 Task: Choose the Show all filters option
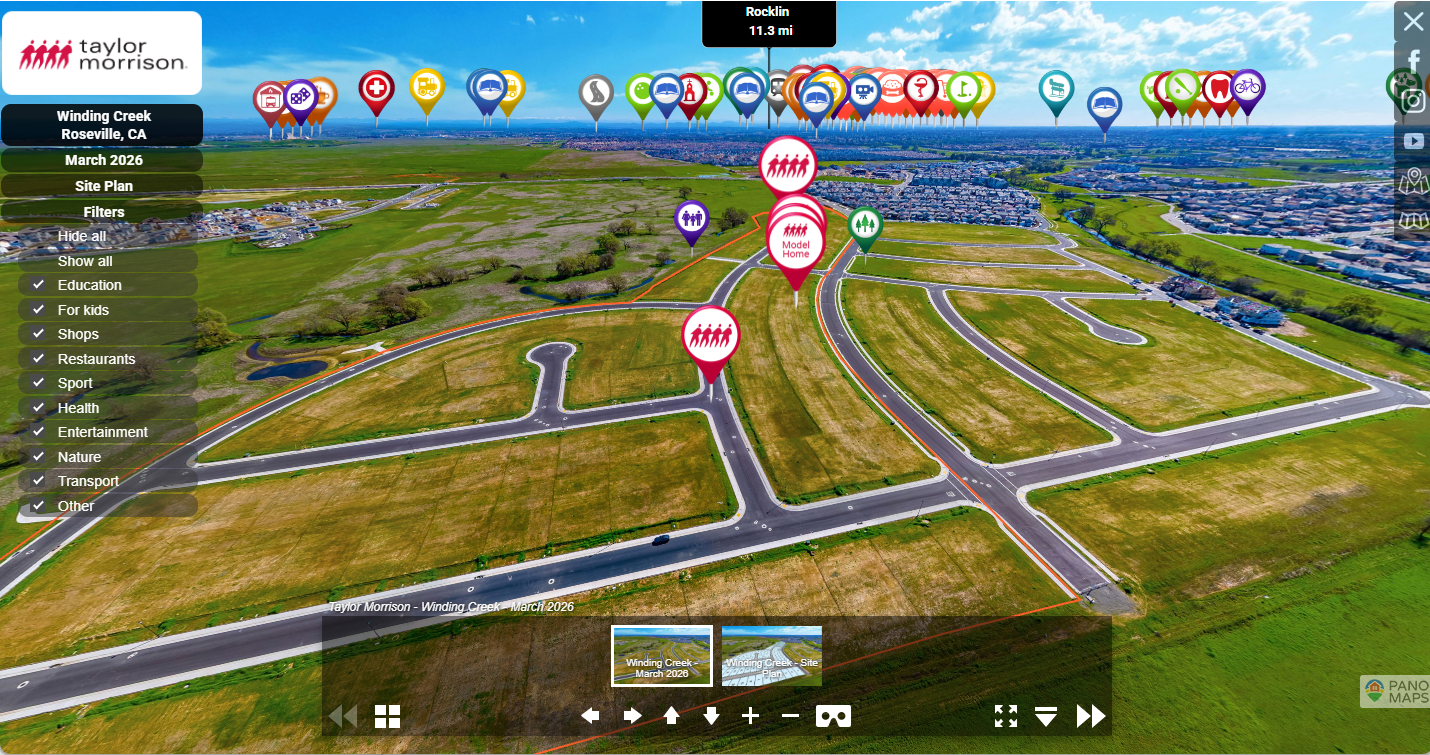[85, 261]
